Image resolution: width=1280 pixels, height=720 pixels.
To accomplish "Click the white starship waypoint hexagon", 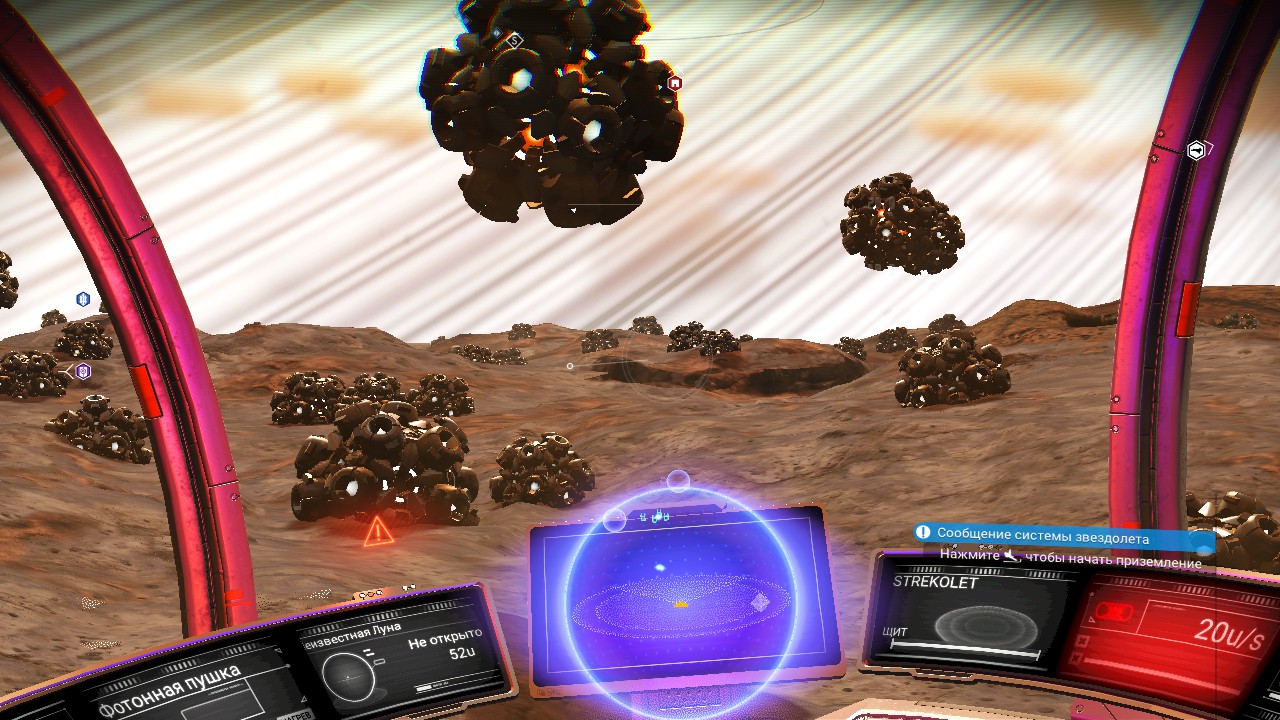I will click(x=1196, y=151).
